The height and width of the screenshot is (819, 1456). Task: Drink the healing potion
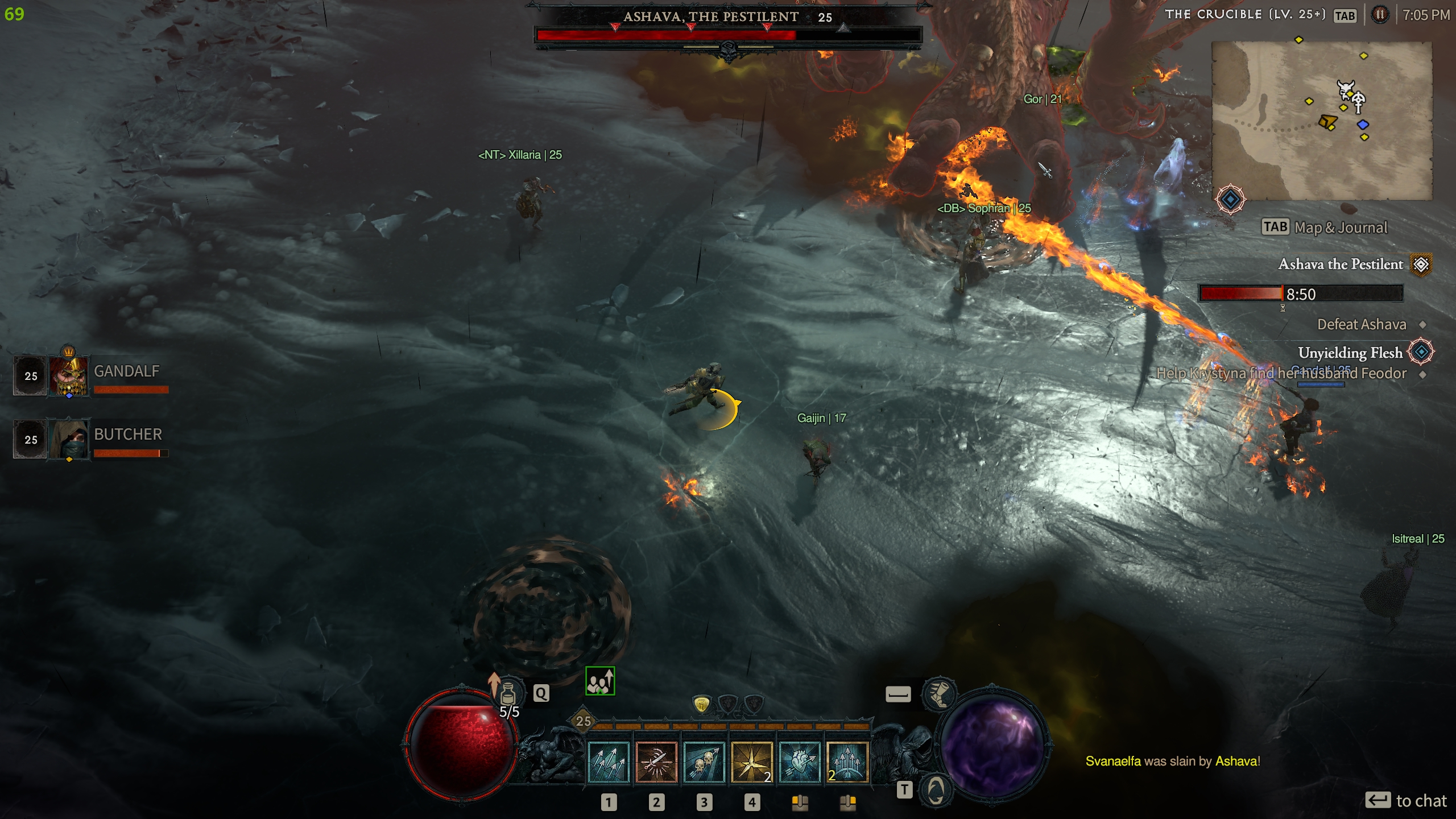point(508,693)
